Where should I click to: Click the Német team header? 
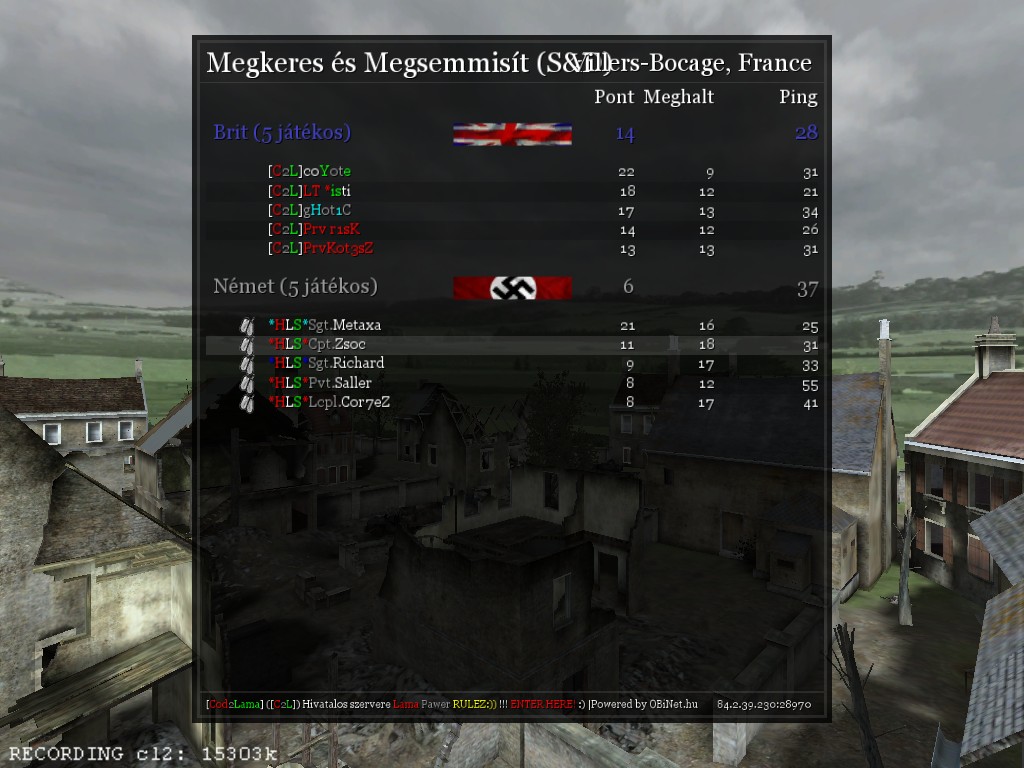[295, 287]
